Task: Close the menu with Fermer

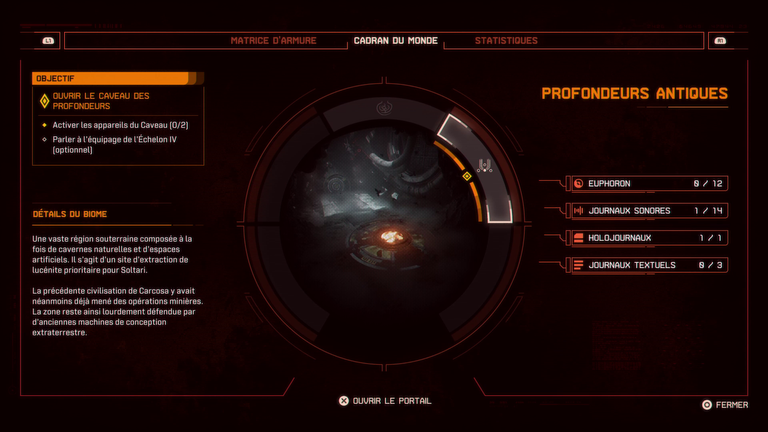Action: tap(725, 405)
